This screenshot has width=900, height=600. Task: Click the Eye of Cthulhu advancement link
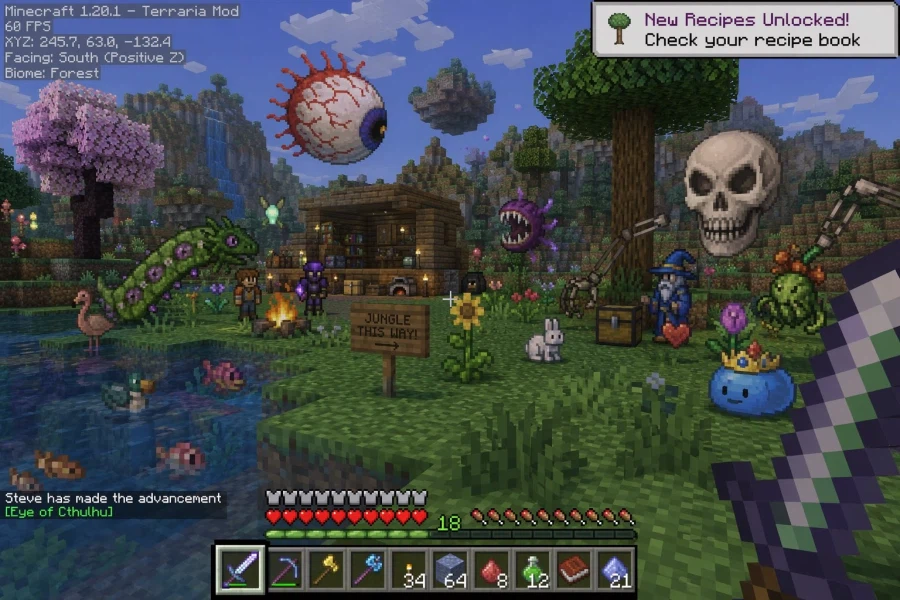coord(59,512)
